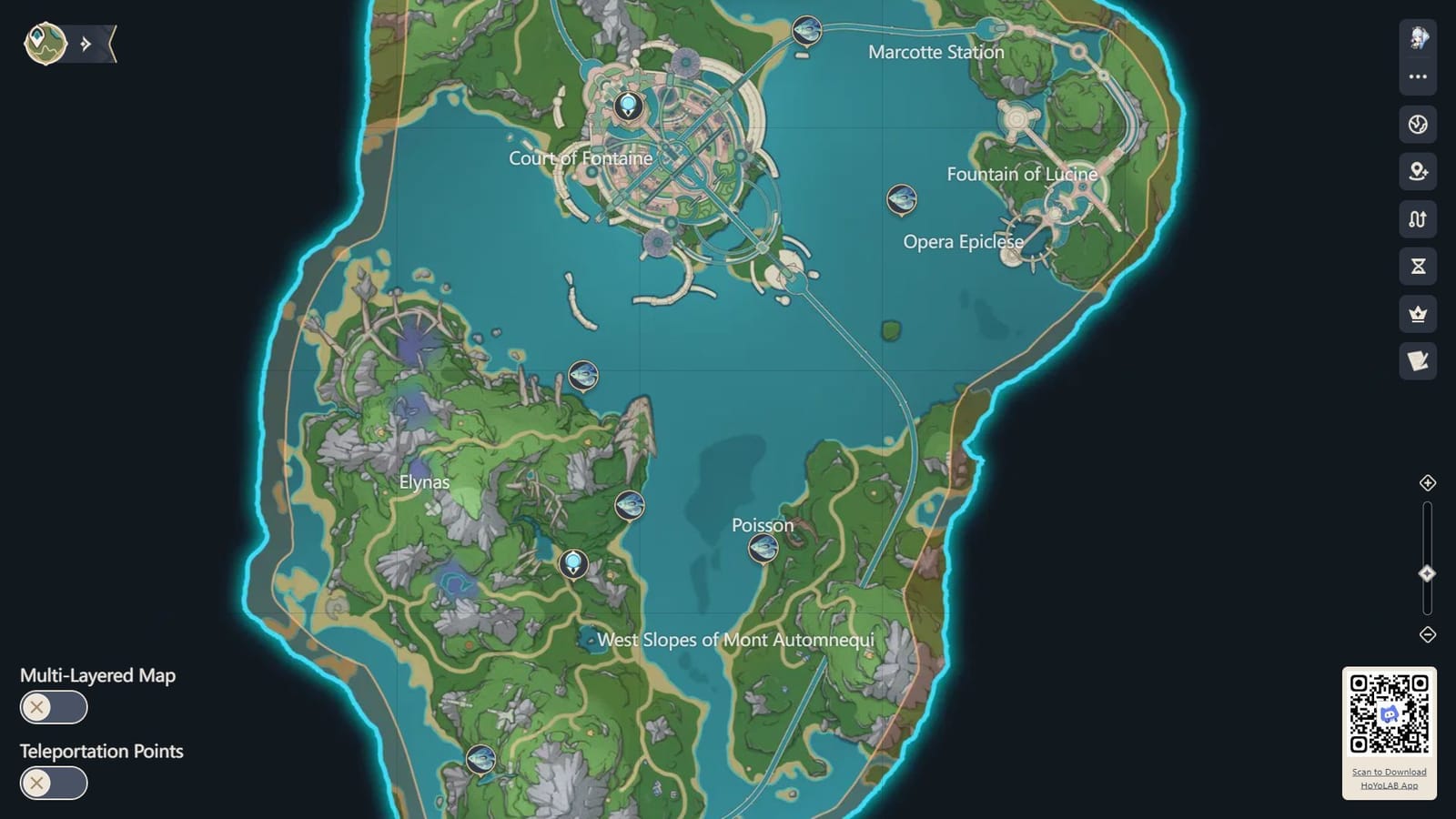Open the feedback notes icon

1417,359
